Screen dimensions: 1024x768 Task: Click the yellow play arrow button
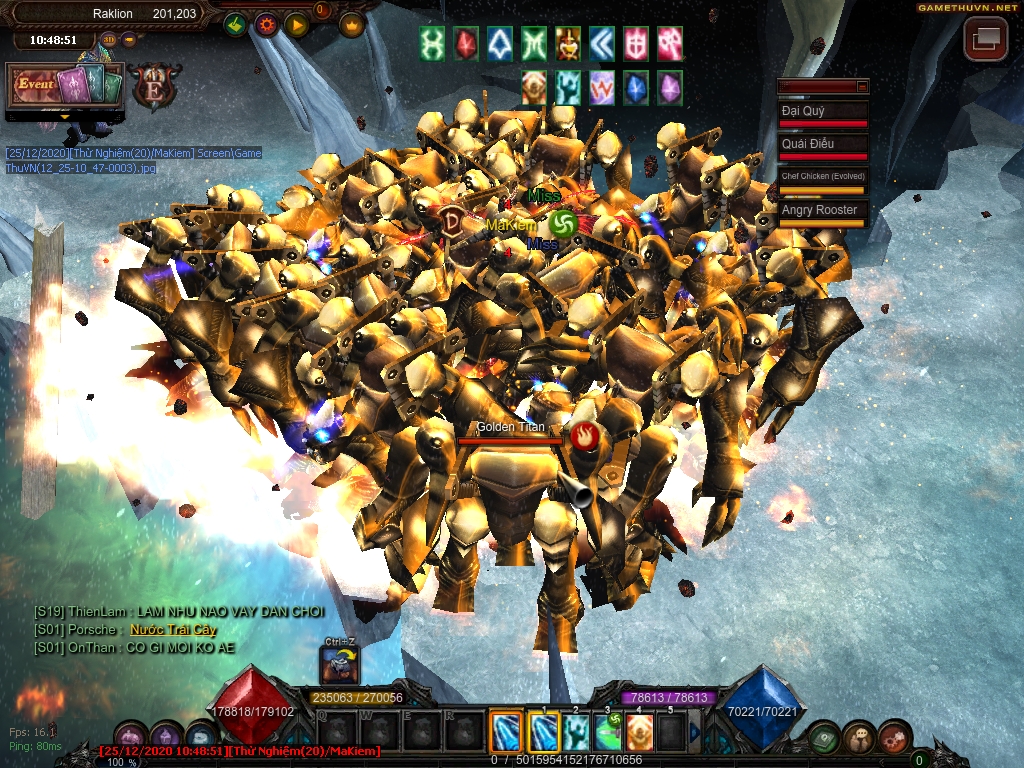pyautogui.click(x=296, y=25)
